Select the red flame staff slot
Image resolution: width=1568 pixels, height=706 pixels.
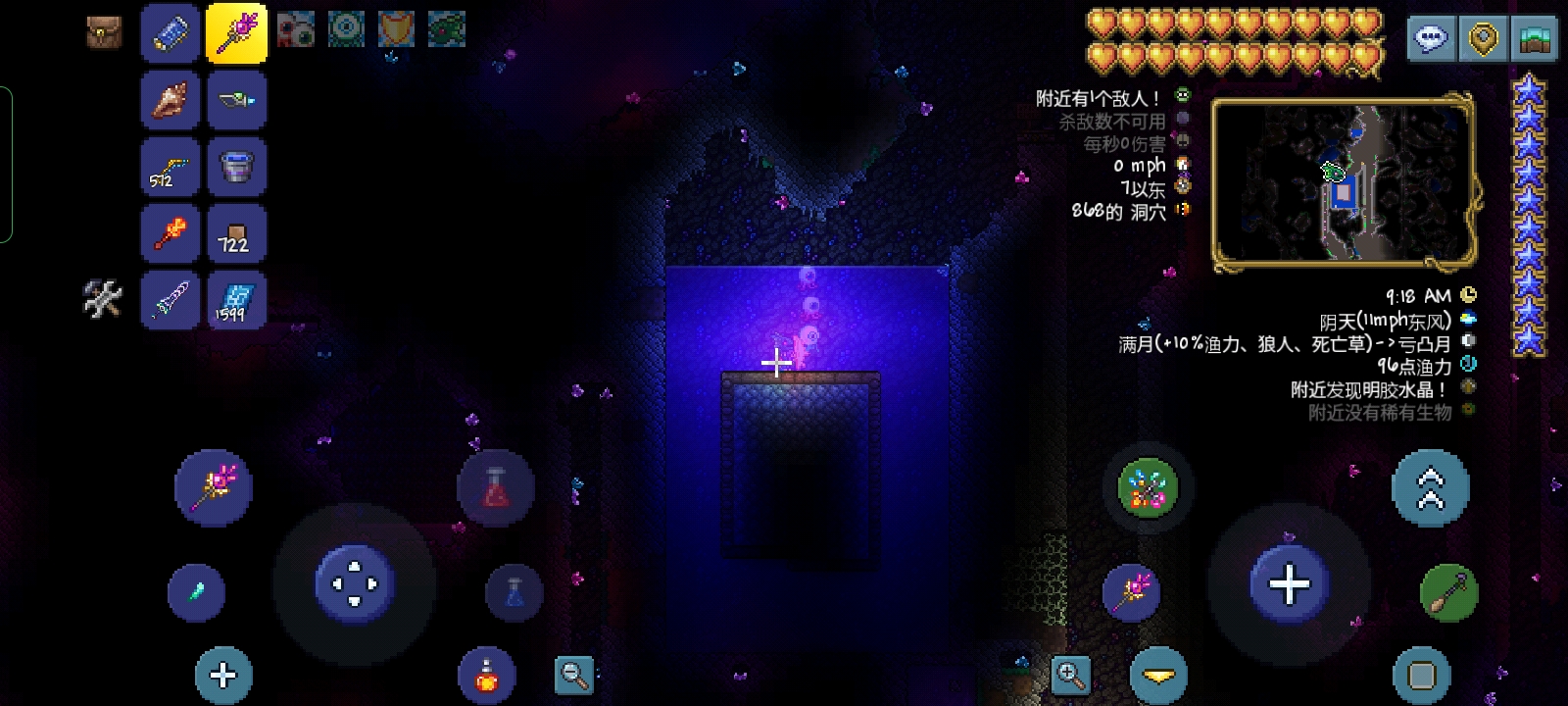[x=171, y=232]
